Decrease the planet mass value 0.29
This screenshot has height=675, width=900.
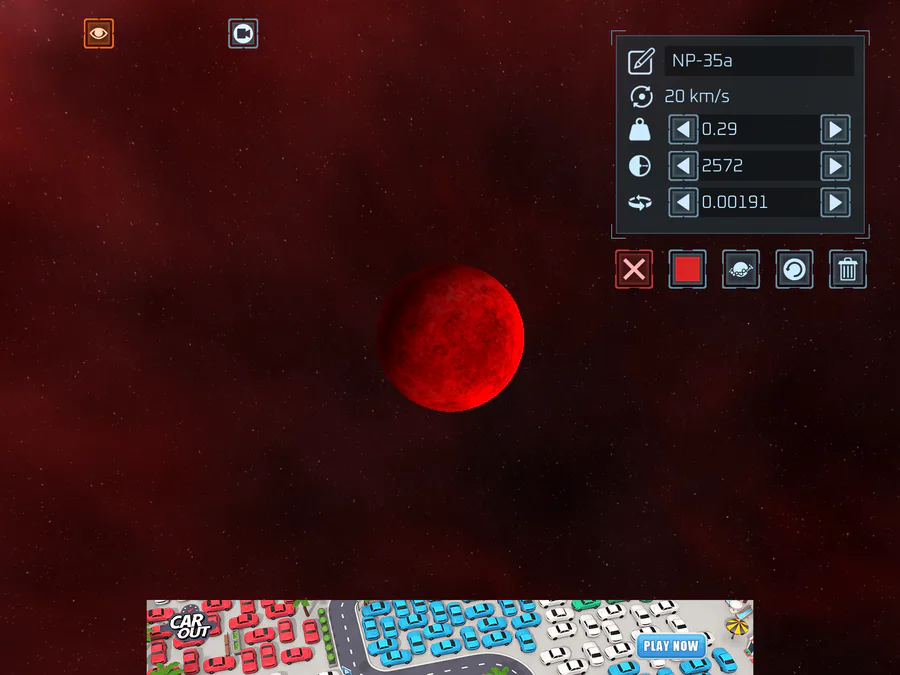[x=684, y=129]
